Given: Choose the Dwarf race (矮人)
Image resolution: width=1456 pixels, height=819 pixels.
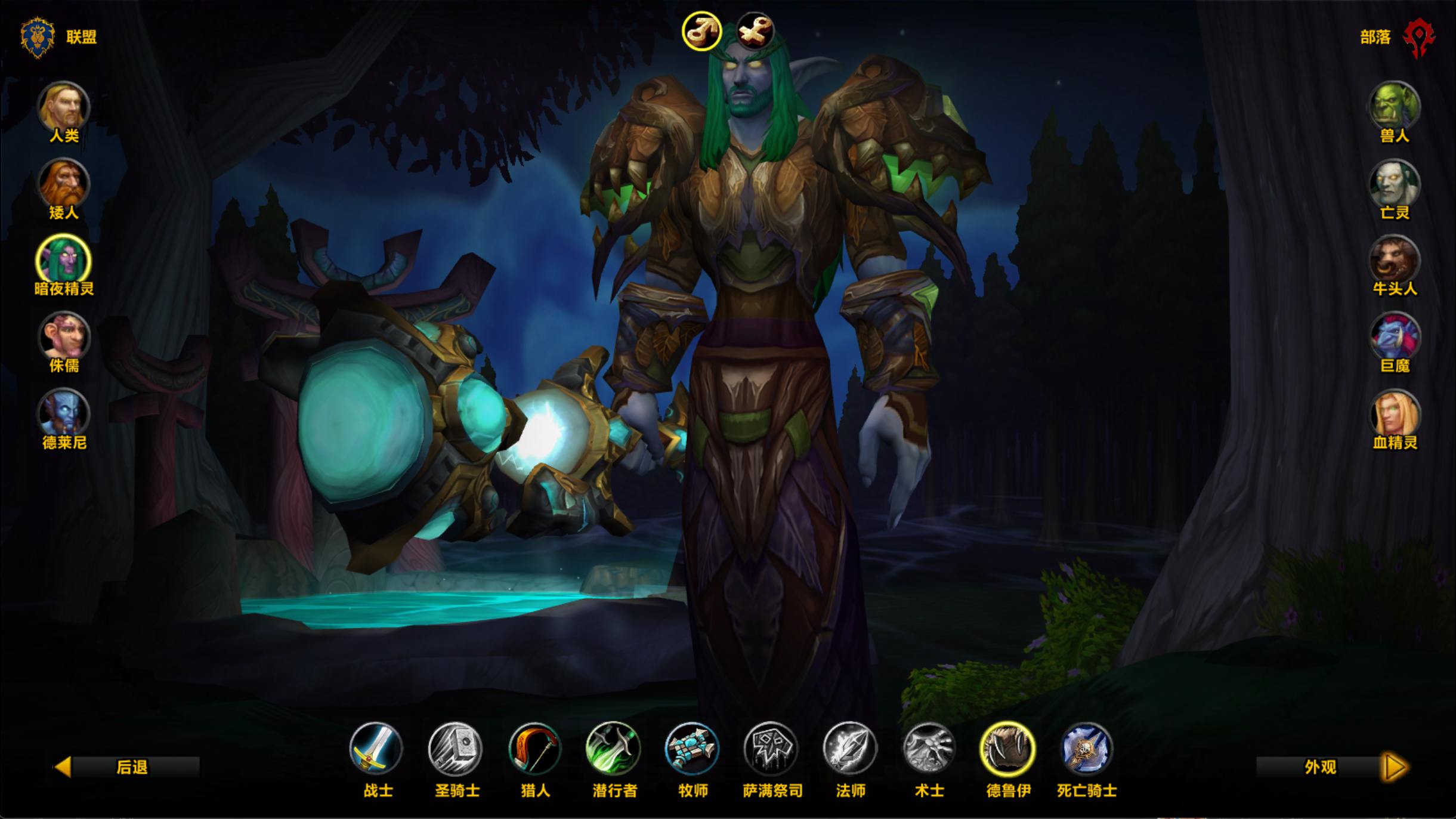Looking at the screenshot, I should (64, 184).
